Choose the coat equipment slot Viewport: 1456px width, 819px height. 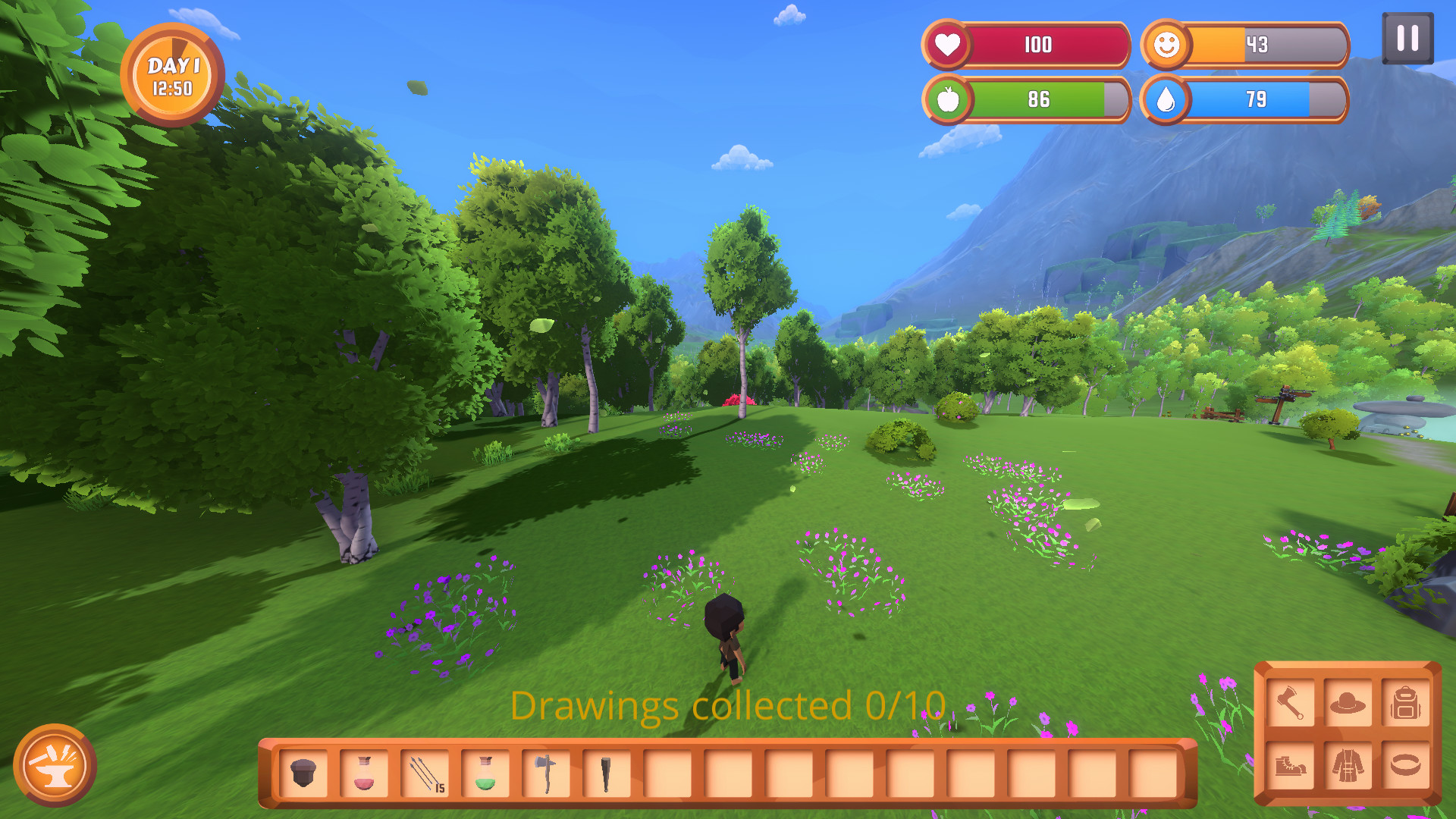tap(1348, 765)
